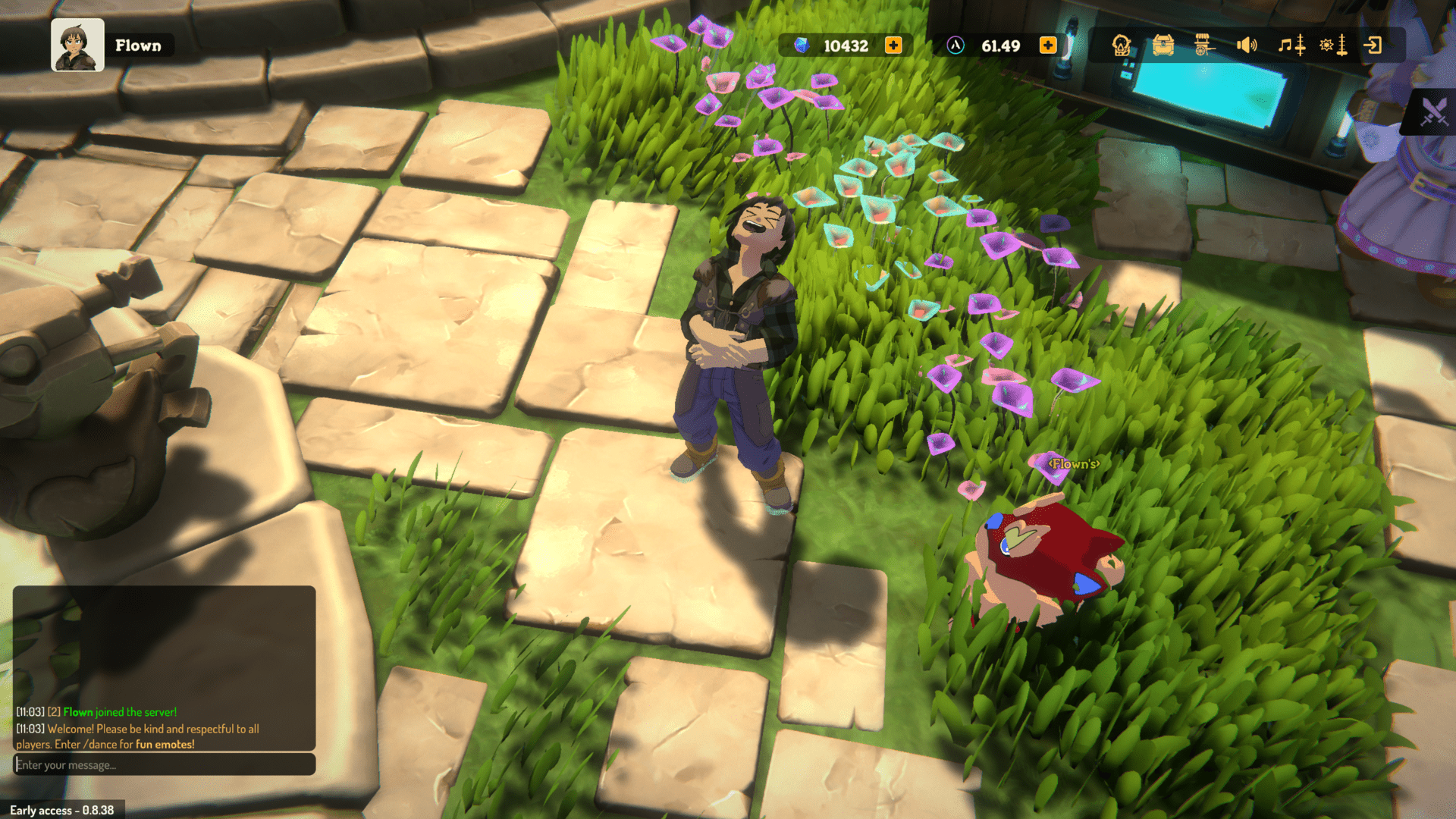The height and width of the screenshot is (819, 1456).
Task: Open the music volume settings icon
Action: pos(1294,45)
